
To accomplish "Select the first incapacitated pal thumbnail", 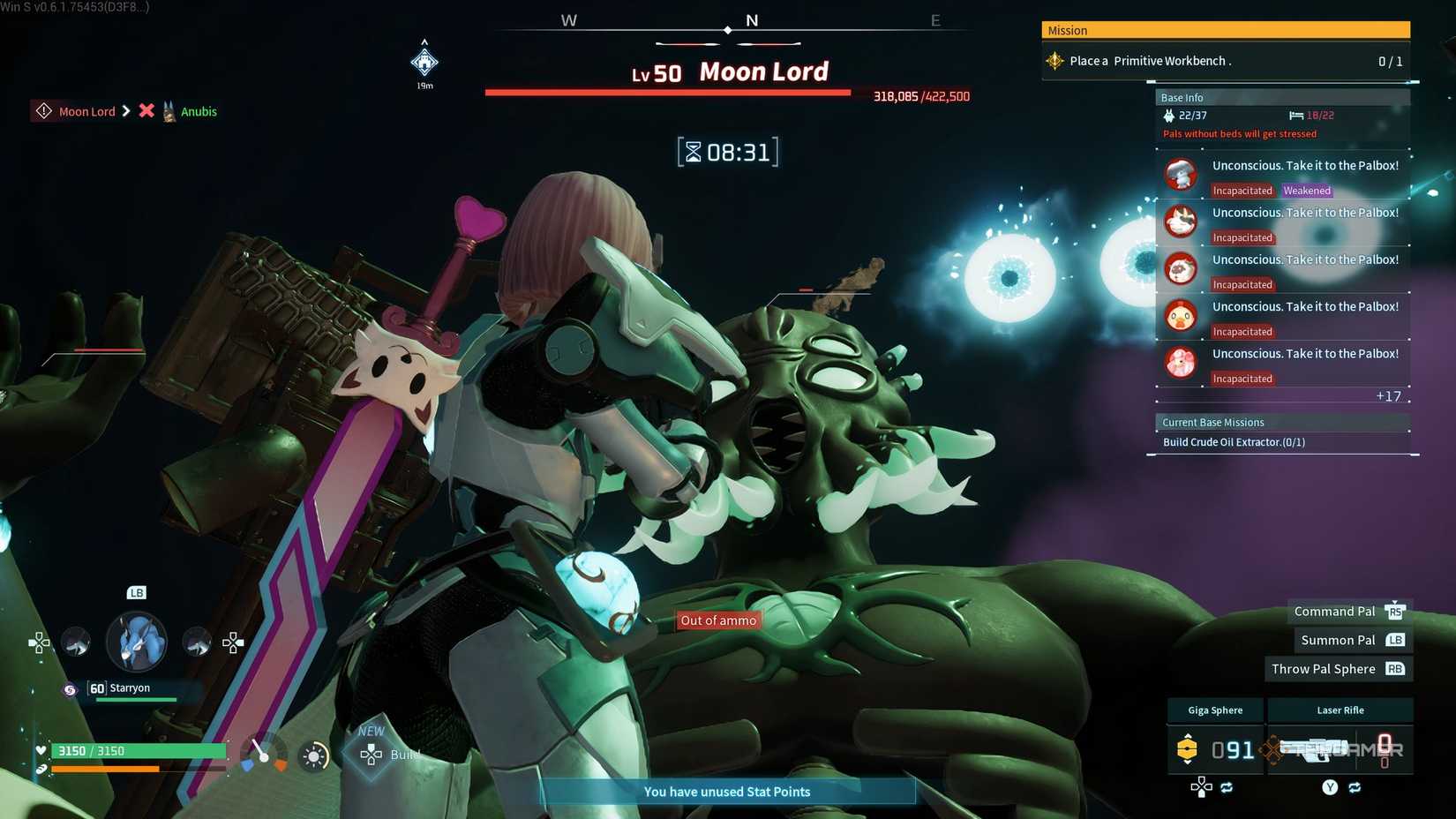I will point(1181,173).
